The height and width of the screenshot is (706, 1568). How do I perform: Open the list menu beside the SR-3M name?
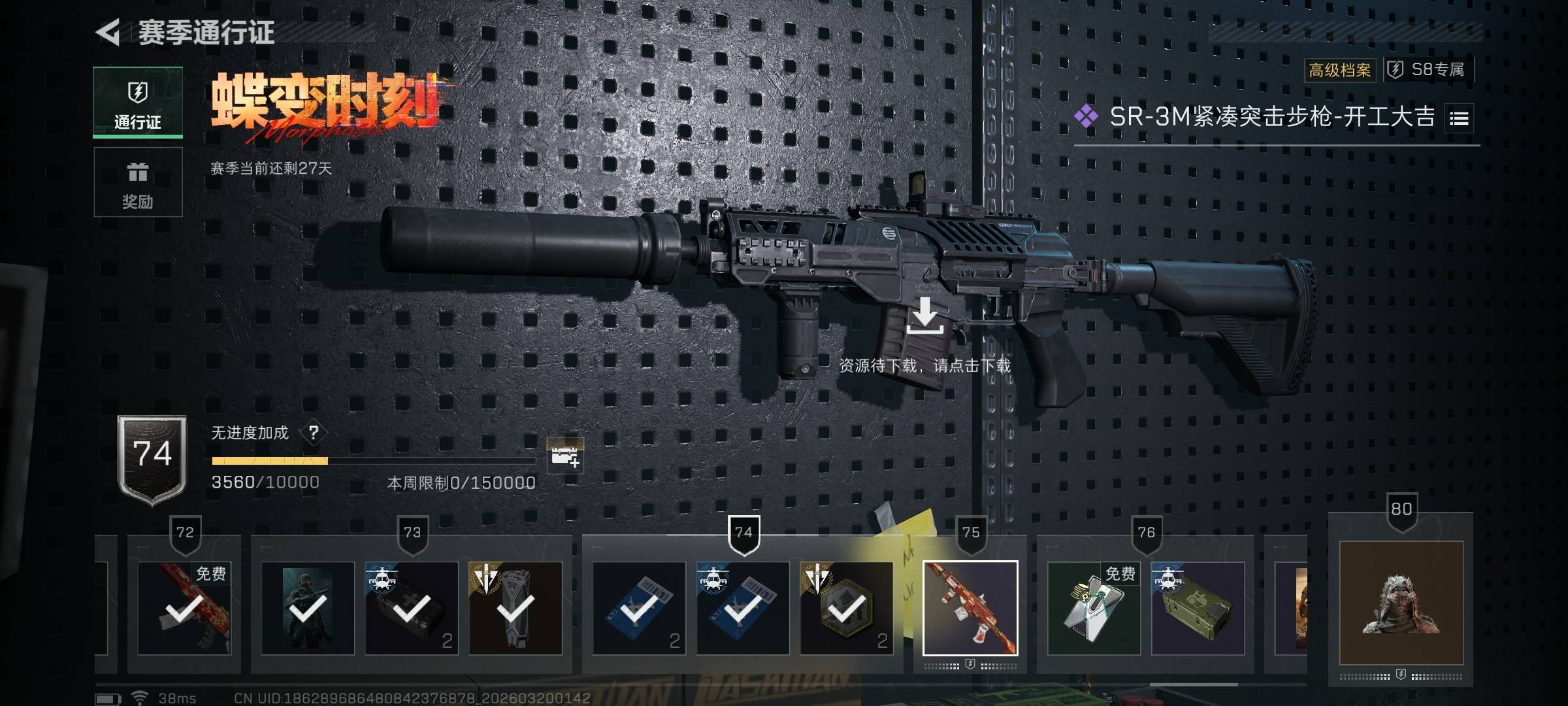pos(1459,118)
